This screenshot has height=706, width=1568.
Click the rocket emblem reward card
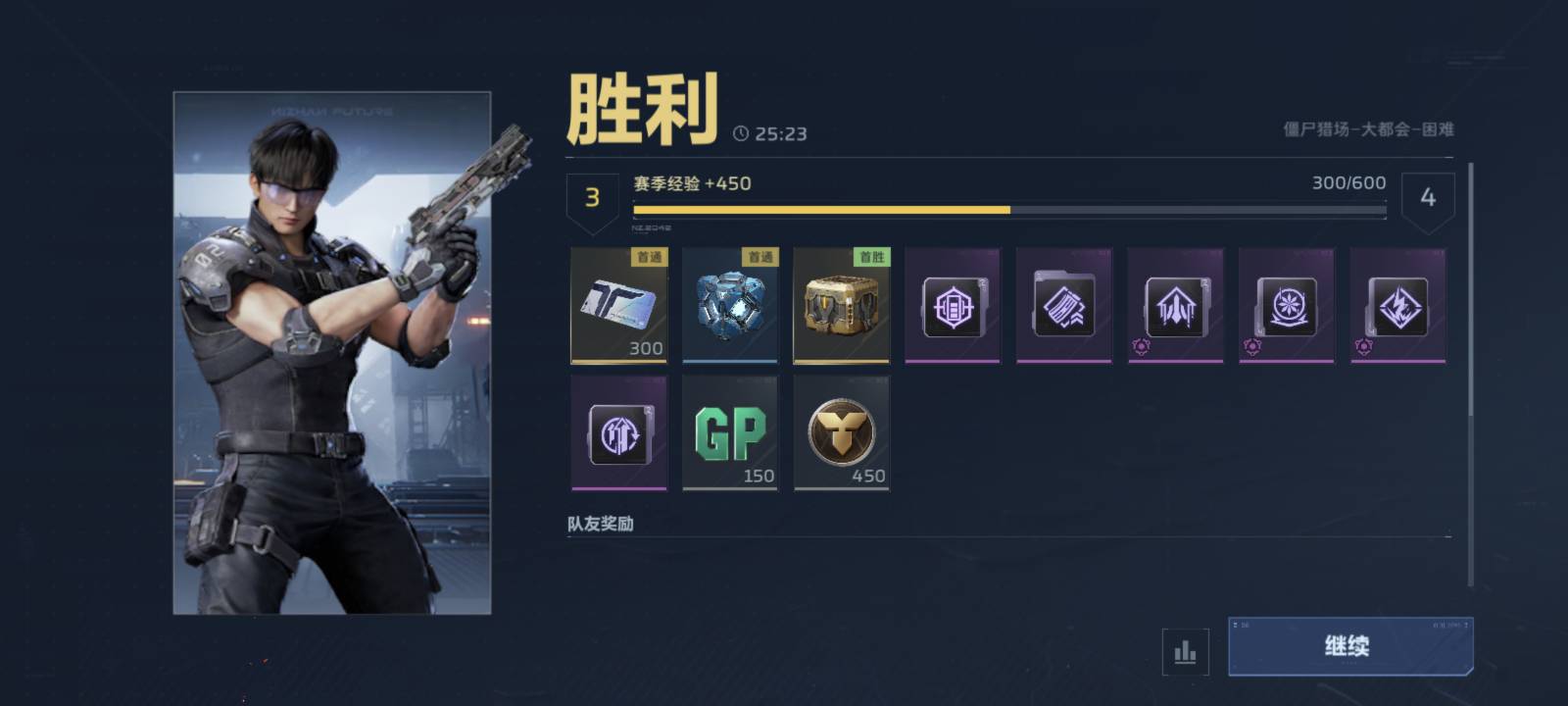point(1175,306)
